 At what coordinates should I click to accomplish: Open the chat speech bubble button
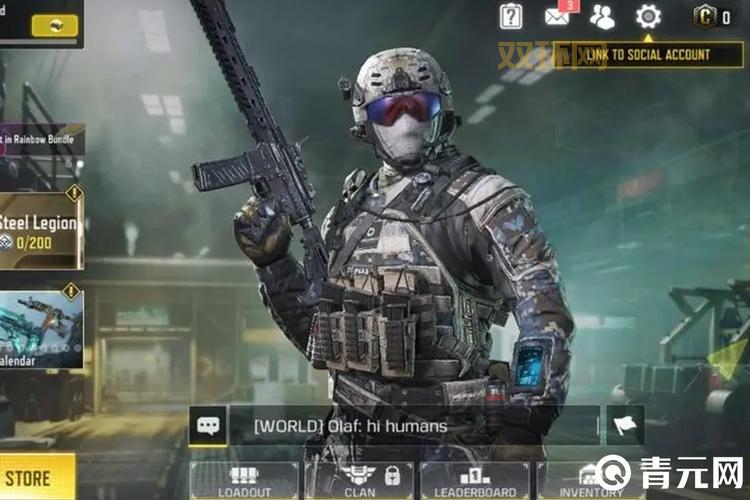pyautogui.click(x=208, y=426)
